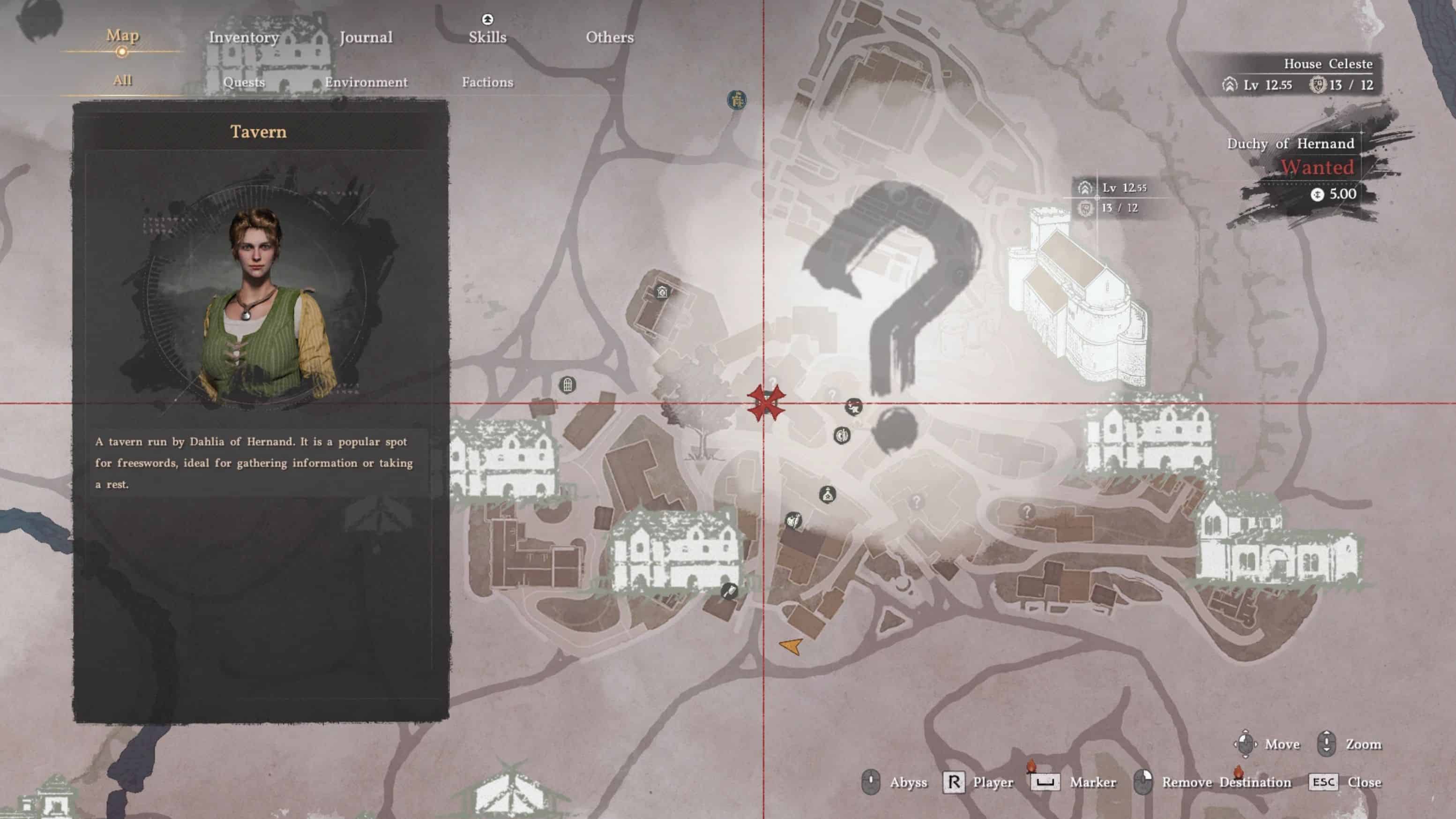Select the arched window map marker
1456x819 pixels.
tap(567, 385)
